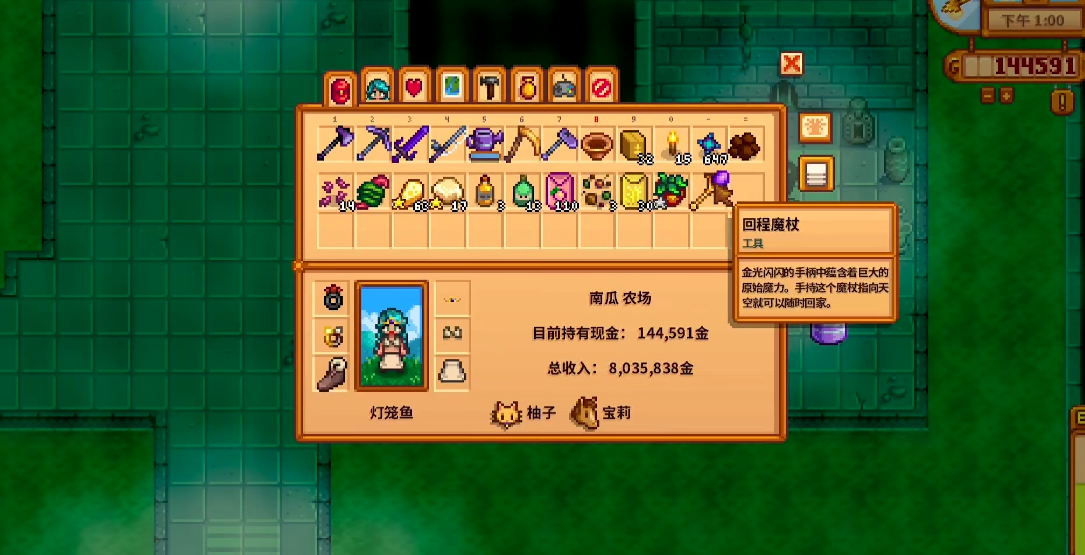
Task: Open the quest journal exclamation icon
Action: tap(1061, 100)
